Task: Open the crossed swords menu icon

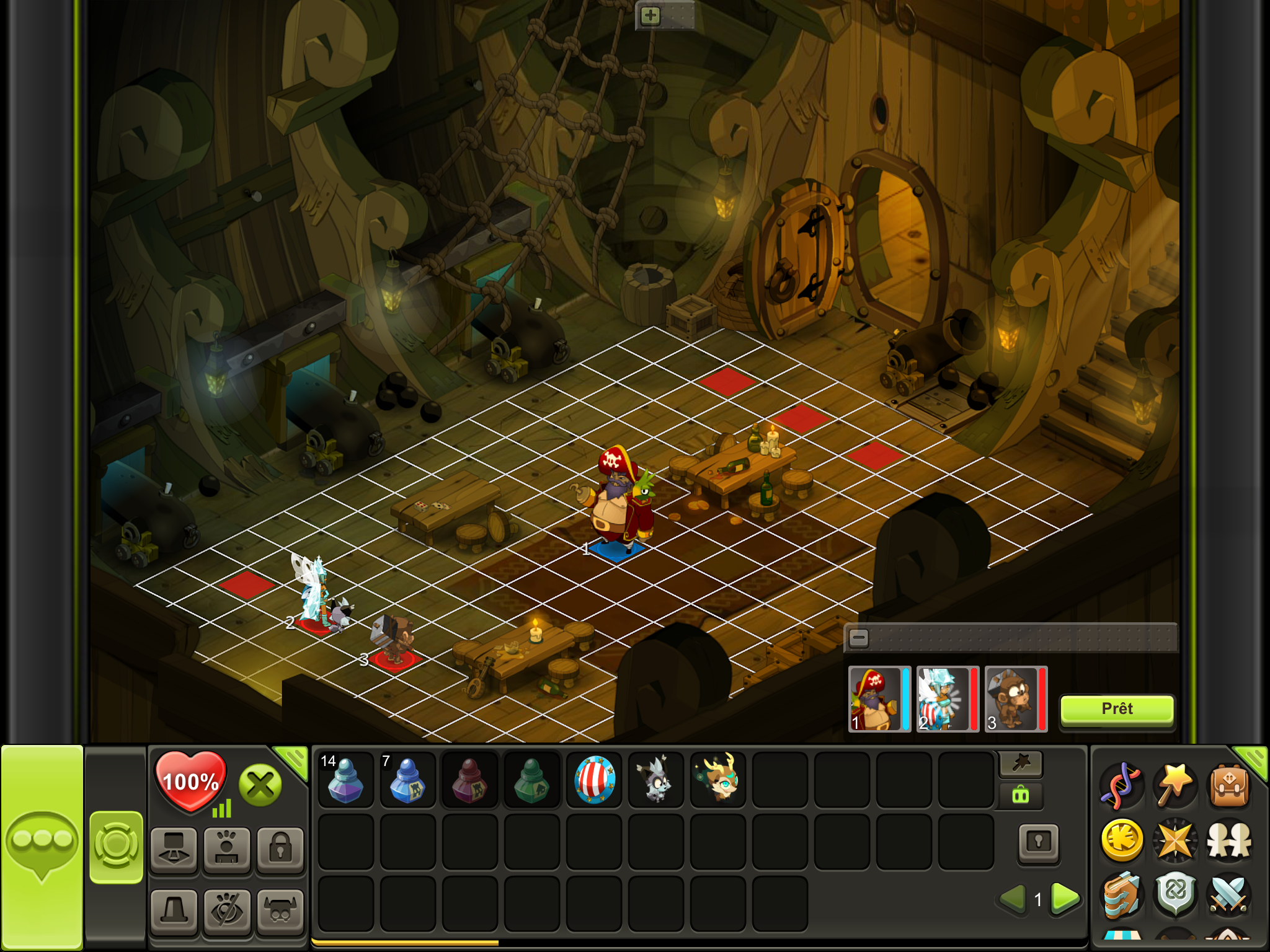Action: pyautogui.click(x=1229, y=894)
